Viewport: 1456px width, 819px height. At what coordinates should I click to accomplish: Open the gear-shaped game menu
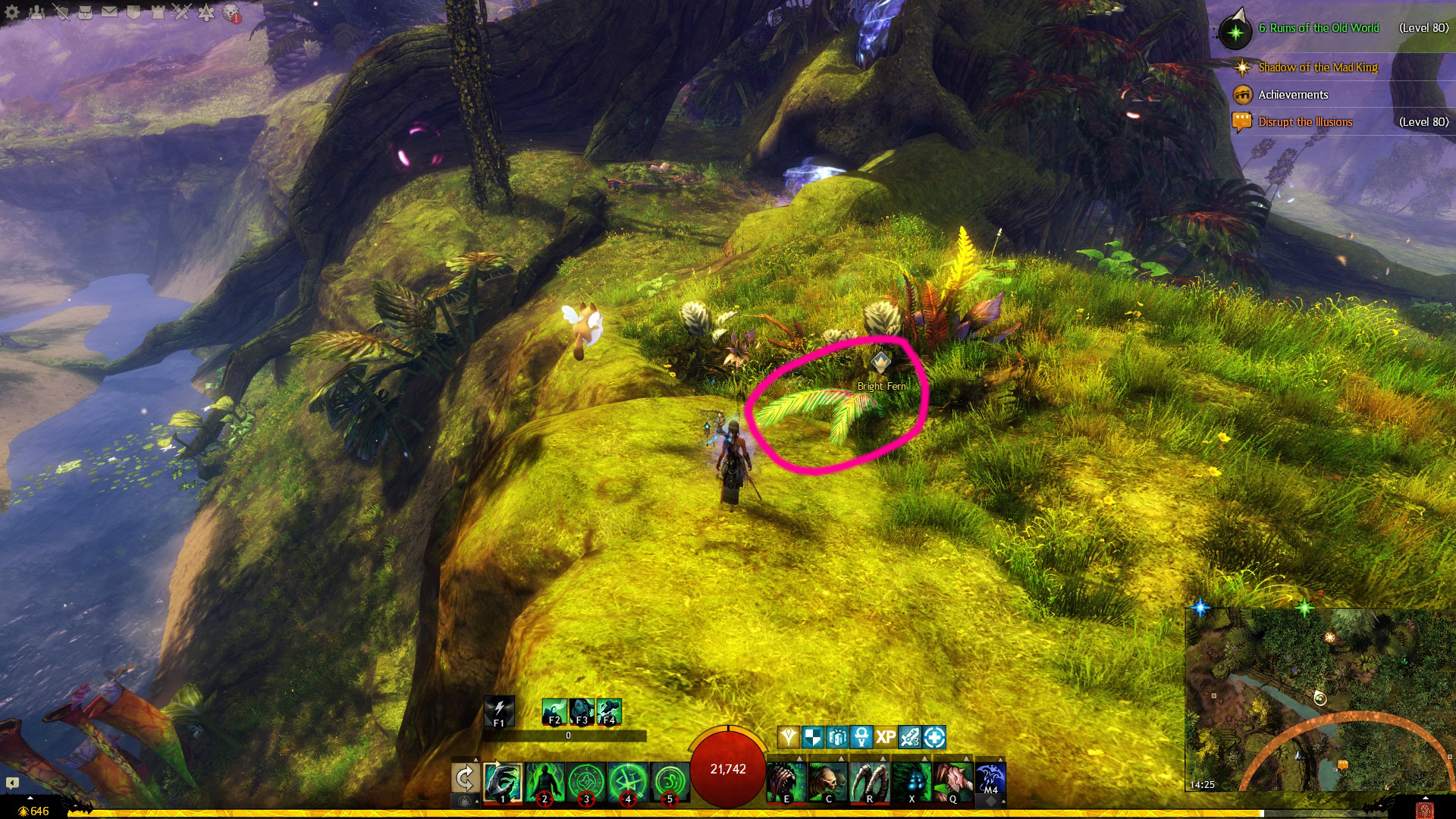[12, 12]
